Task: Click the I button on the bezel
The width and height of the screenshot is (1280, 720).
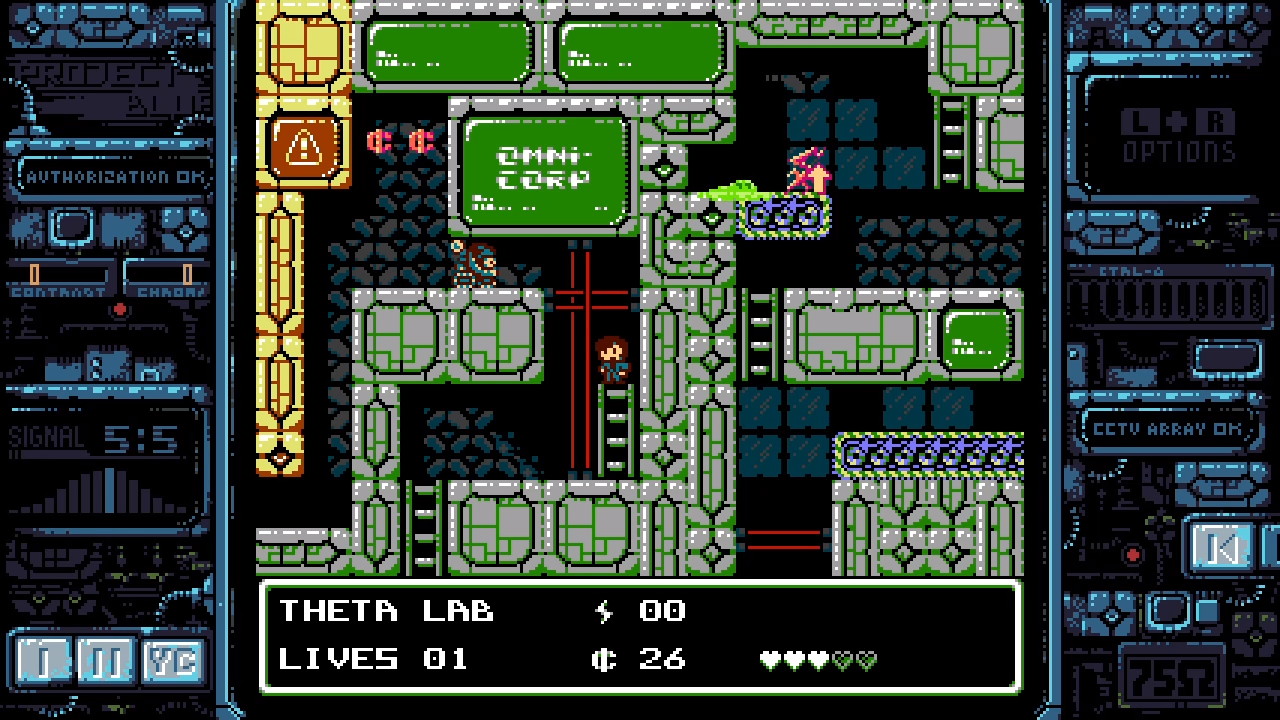Action: pyautogui.click(x=42, y=661)
